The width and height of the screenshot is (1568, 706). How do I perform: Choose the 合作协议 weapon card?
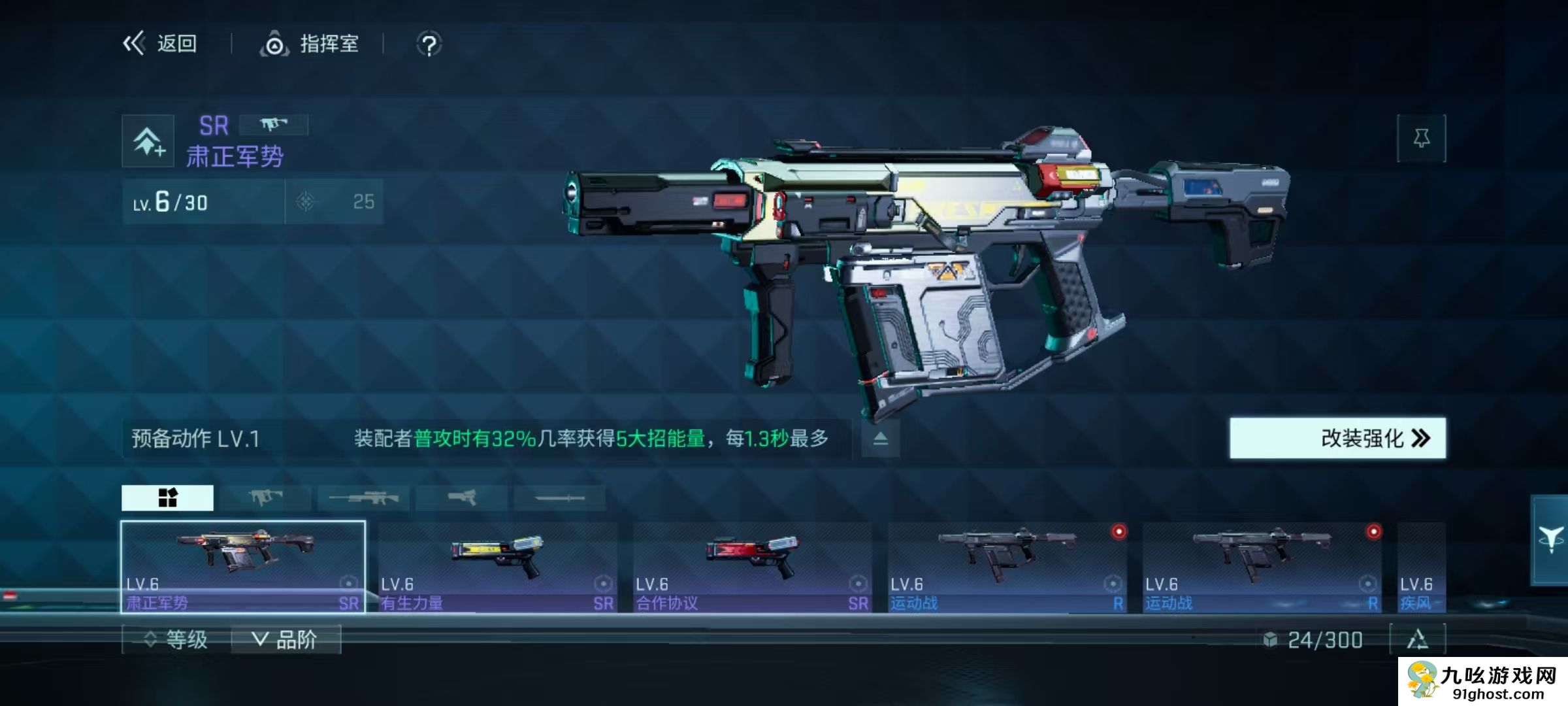(x=753, y=566)
